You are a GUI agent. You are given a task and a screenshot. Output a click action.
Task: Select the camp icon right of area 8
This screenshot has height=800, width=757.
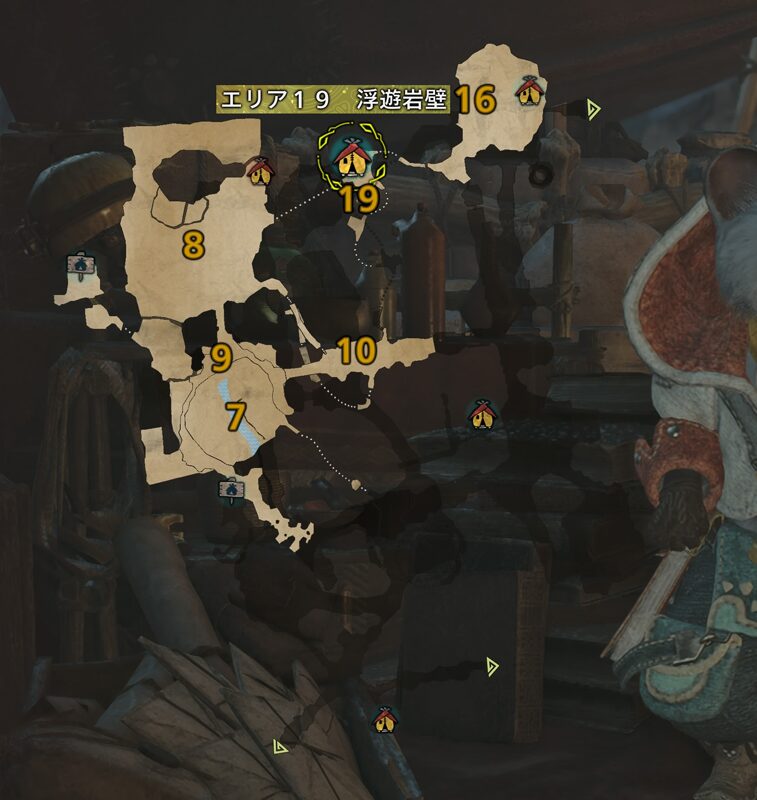[260, 170]
